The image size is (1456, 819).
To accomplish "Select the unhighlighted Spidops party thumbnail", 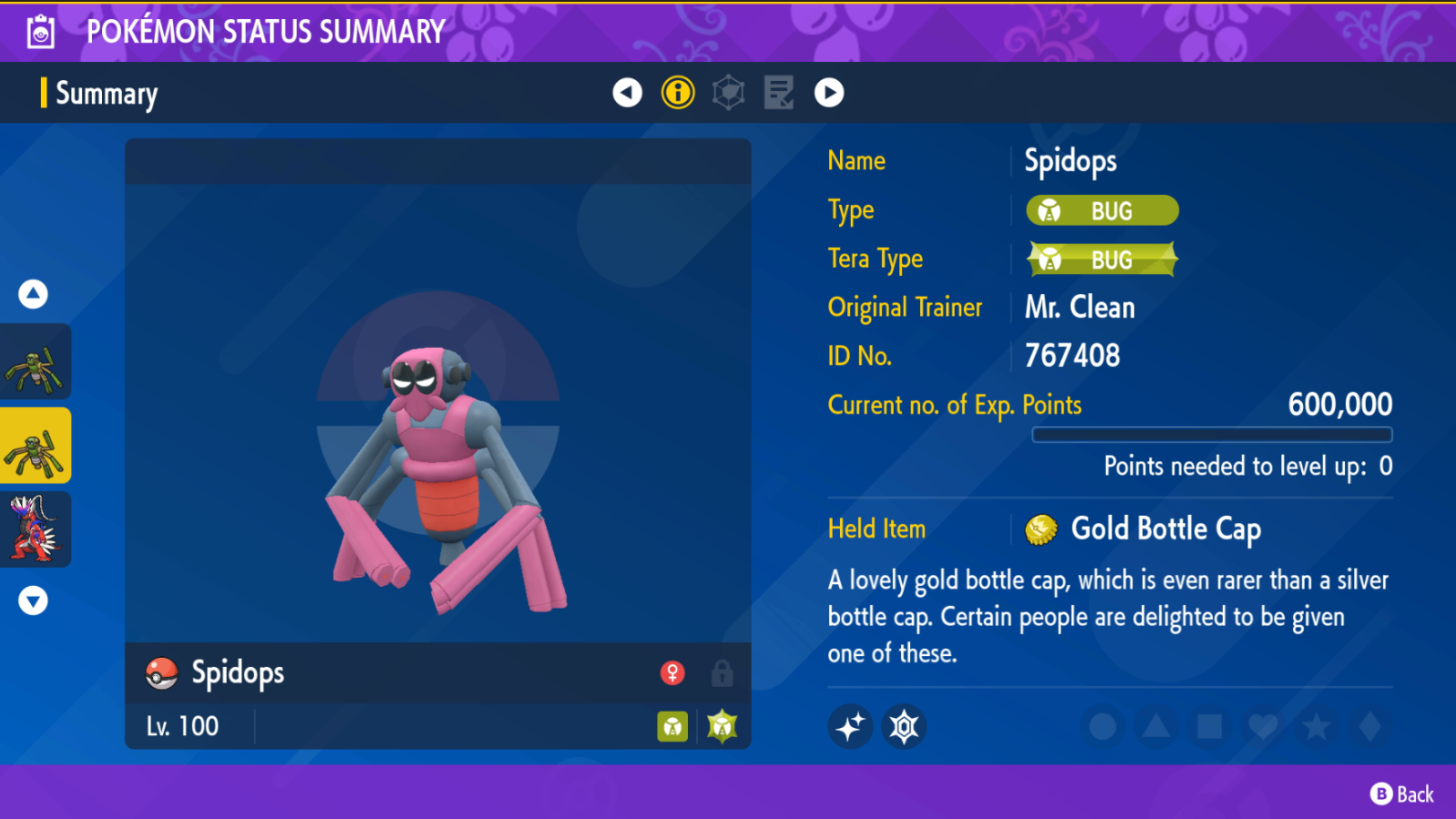I will (35, 362).
